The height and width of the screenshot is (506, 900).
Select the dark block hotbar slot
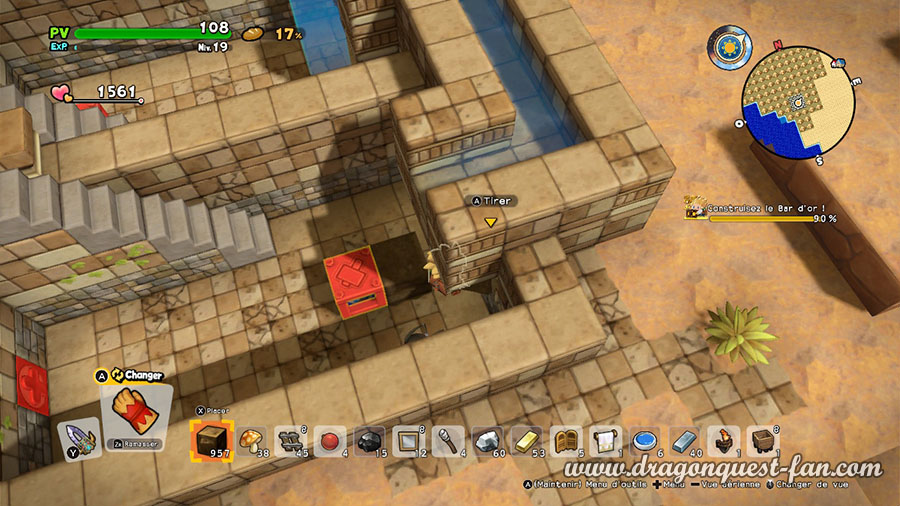(x=212, y=439)
